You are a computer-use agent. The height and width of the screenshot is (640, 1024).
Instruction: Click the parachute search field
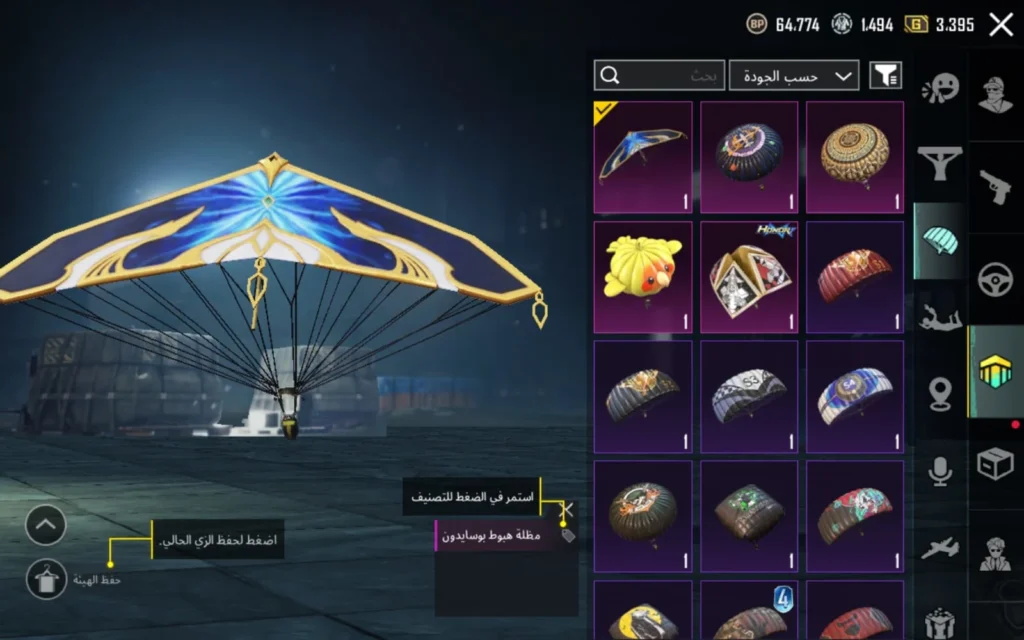(658, 76)
